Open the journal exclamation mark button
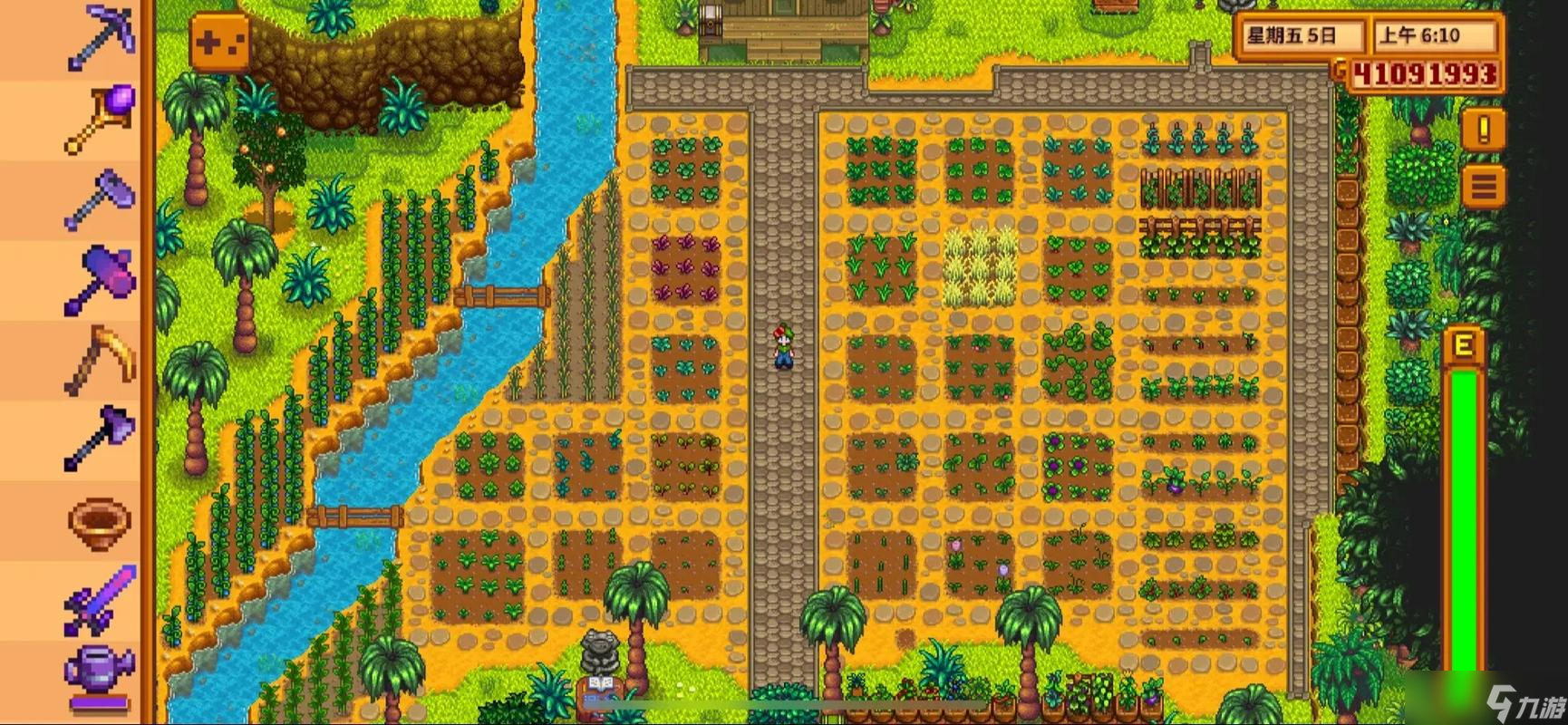The image size is (1568, 725). point(1483,130)
